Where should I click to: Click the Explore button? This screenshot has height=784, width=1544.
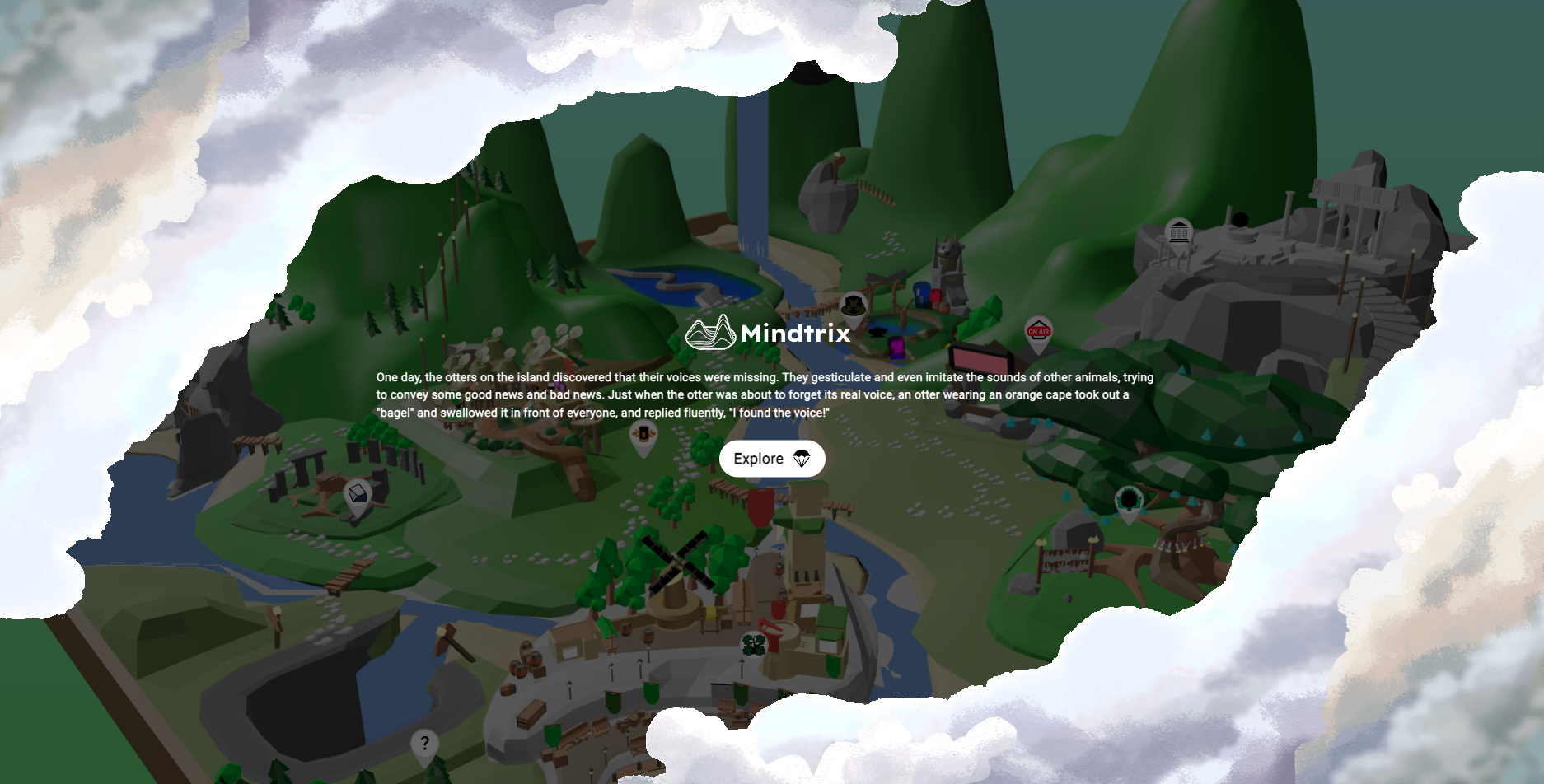pos(772,459)
